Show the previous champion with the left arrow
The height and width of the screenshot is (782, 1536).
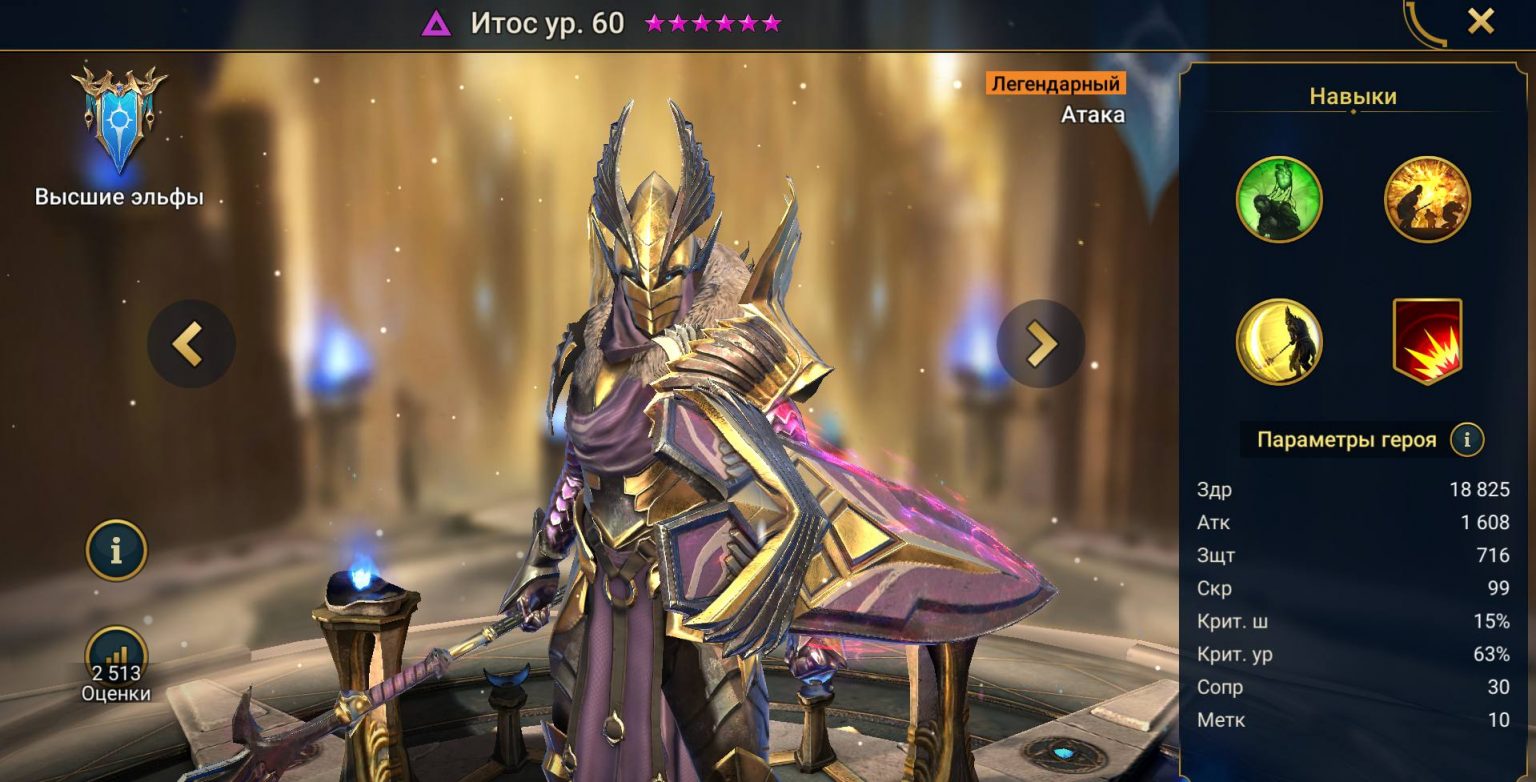click(x=191, y=344)
